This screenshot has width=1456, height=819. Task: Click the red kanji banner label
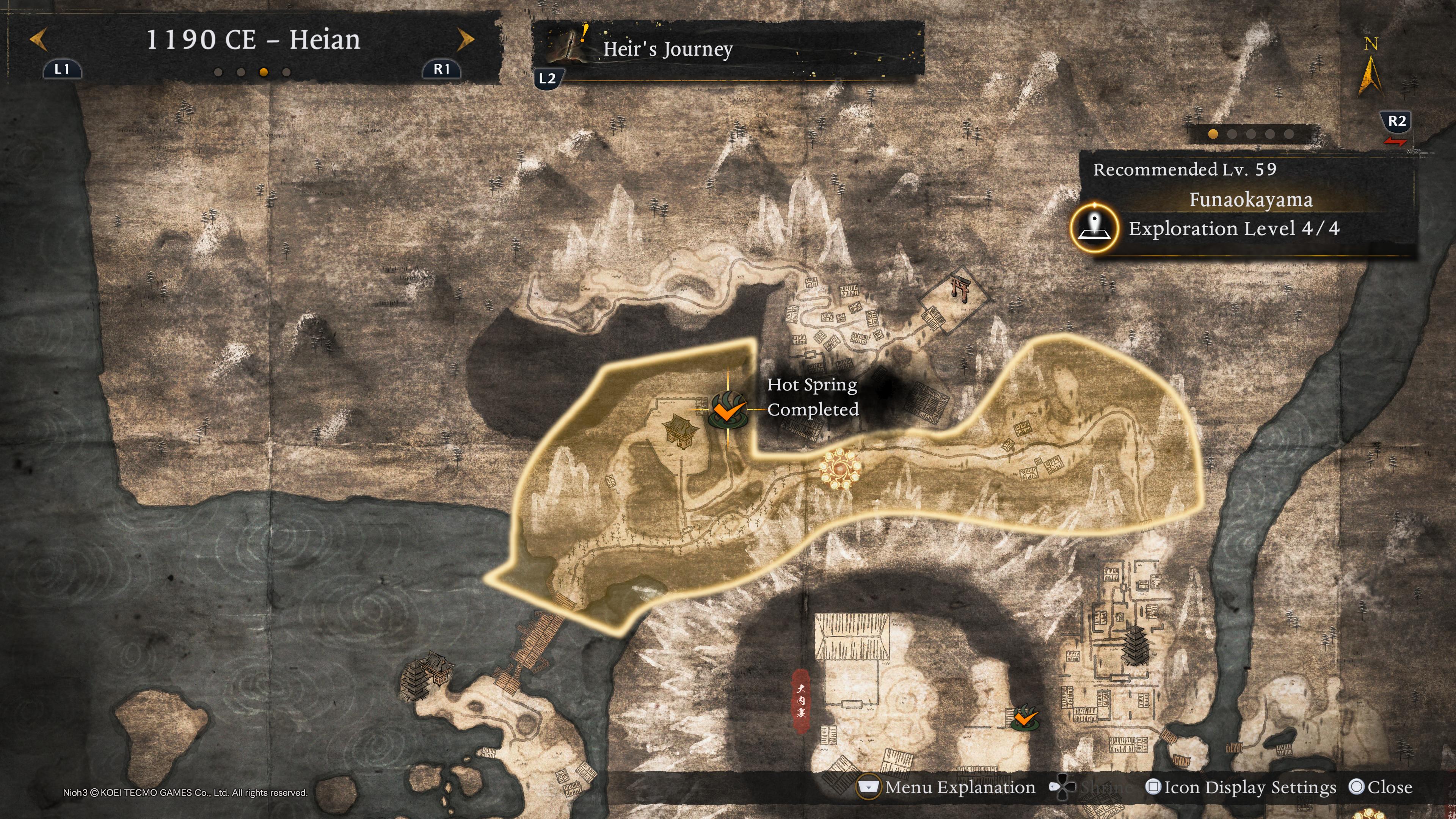click(x=800, y=701)
